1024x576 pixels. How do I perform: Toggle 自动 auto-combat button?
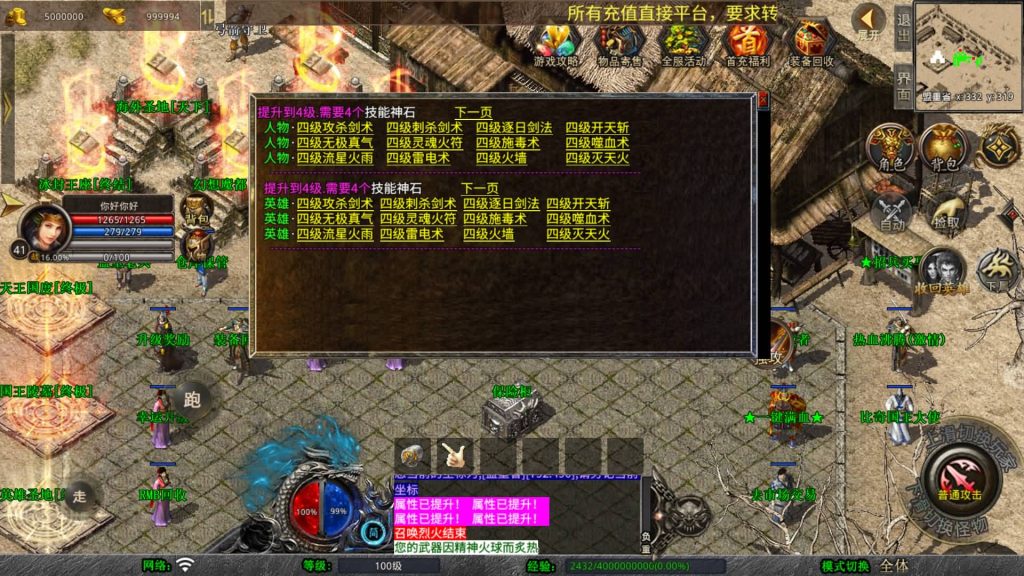(x=890, y=211)
